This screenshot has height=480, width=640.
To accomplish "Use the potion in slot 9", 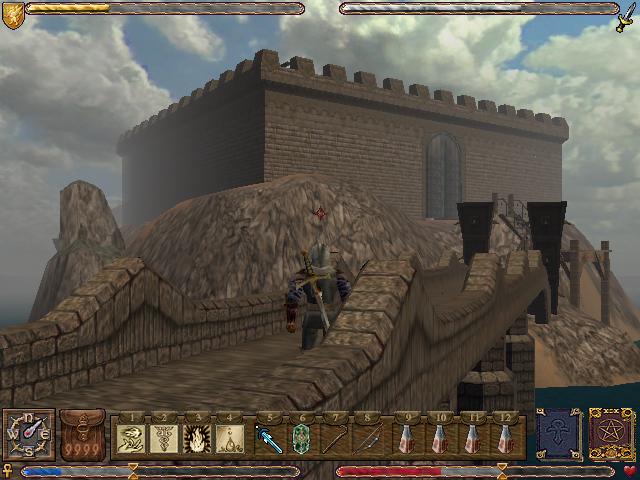I will (408, 438).
